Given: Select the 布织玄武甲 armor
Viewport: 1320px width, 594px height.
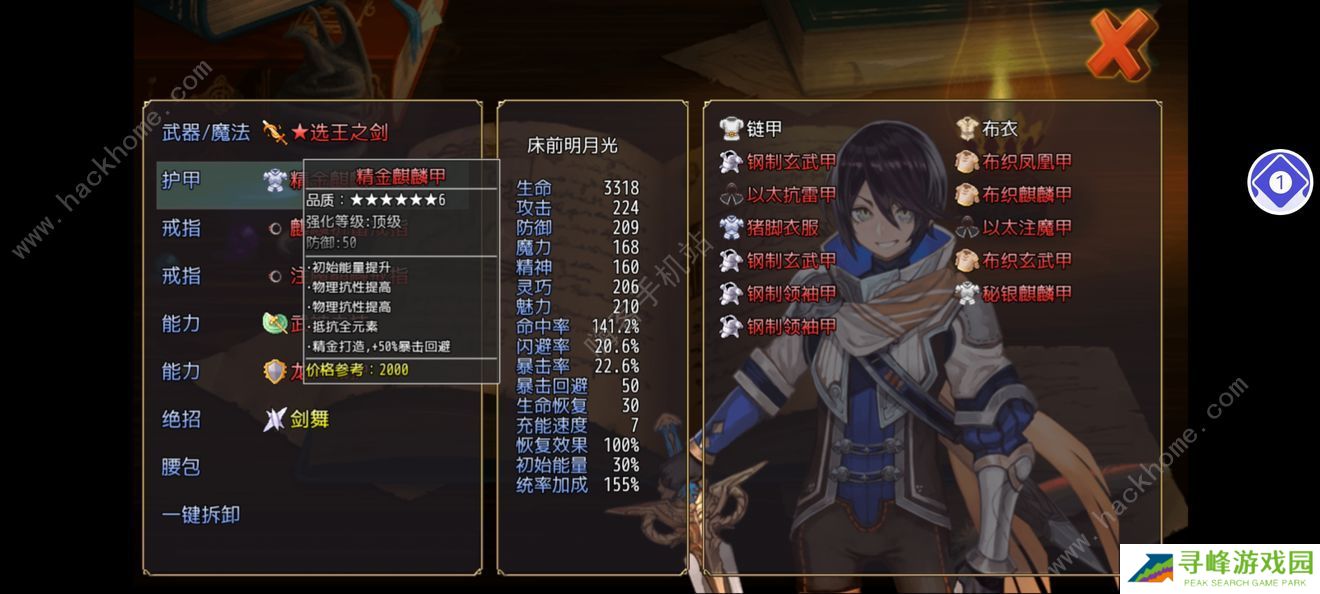Looking at the screenshot, I should pos(1027,261).
